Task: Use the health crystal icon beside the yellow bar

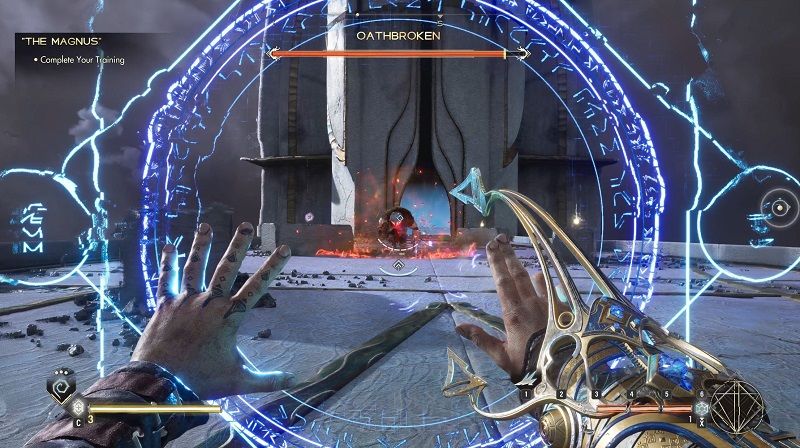Action: click(78, 408)
